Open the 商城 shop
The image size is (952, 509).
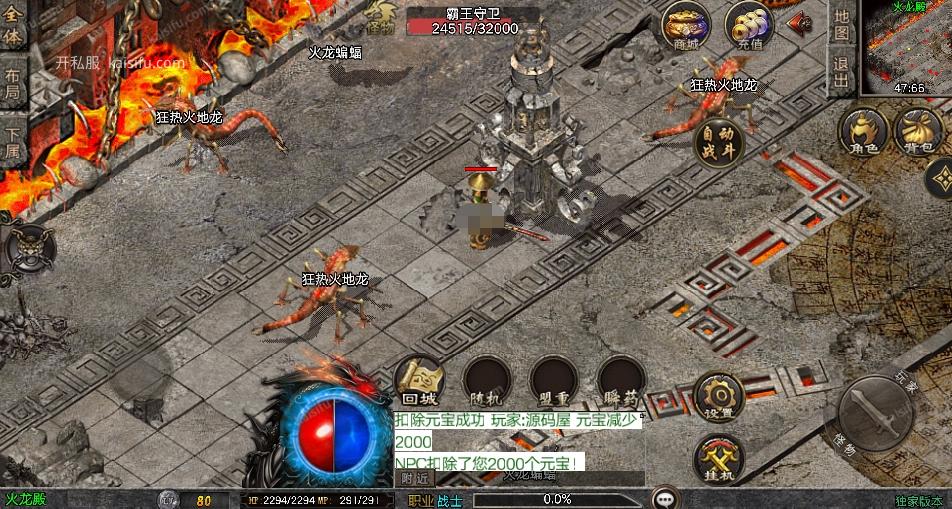pyautogui.click(x=686, y=26)
